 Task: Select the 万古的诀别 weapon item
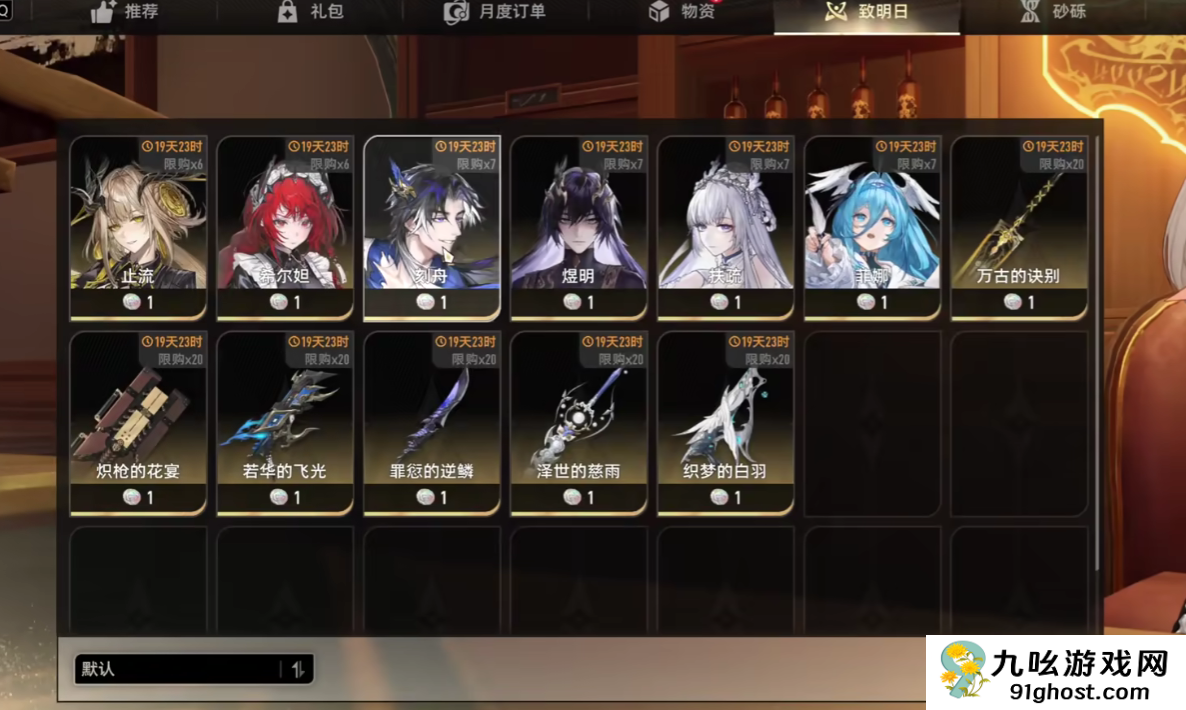(1019, 227)
